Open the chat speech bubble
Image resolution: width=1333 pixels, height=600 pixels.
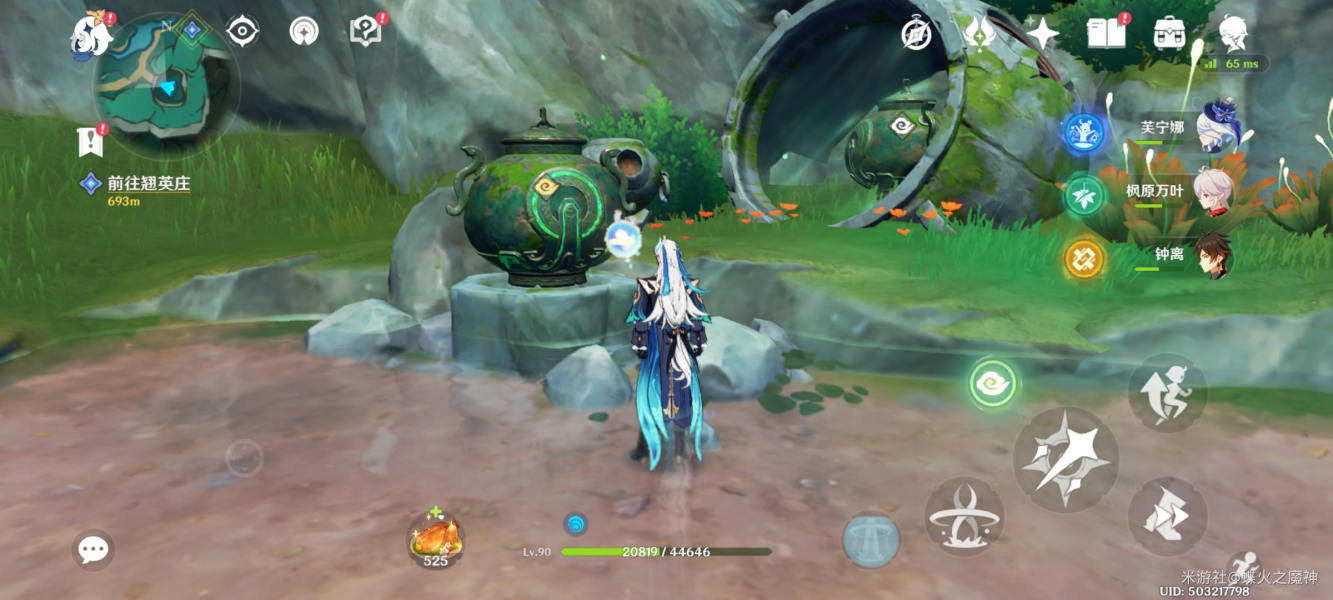coord(93,549)
